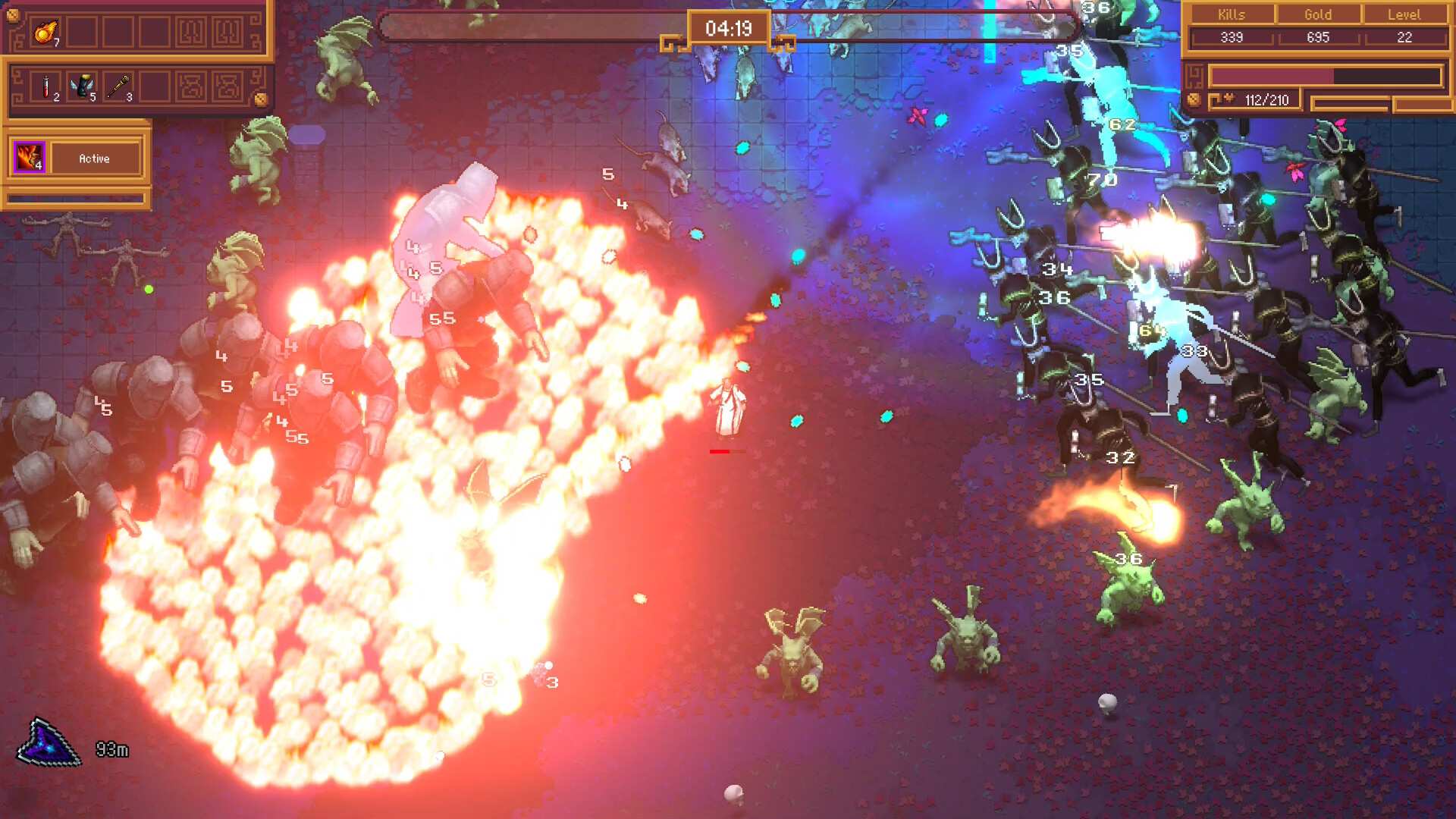Click the purple objective direction arrow

tap(49, 744)
